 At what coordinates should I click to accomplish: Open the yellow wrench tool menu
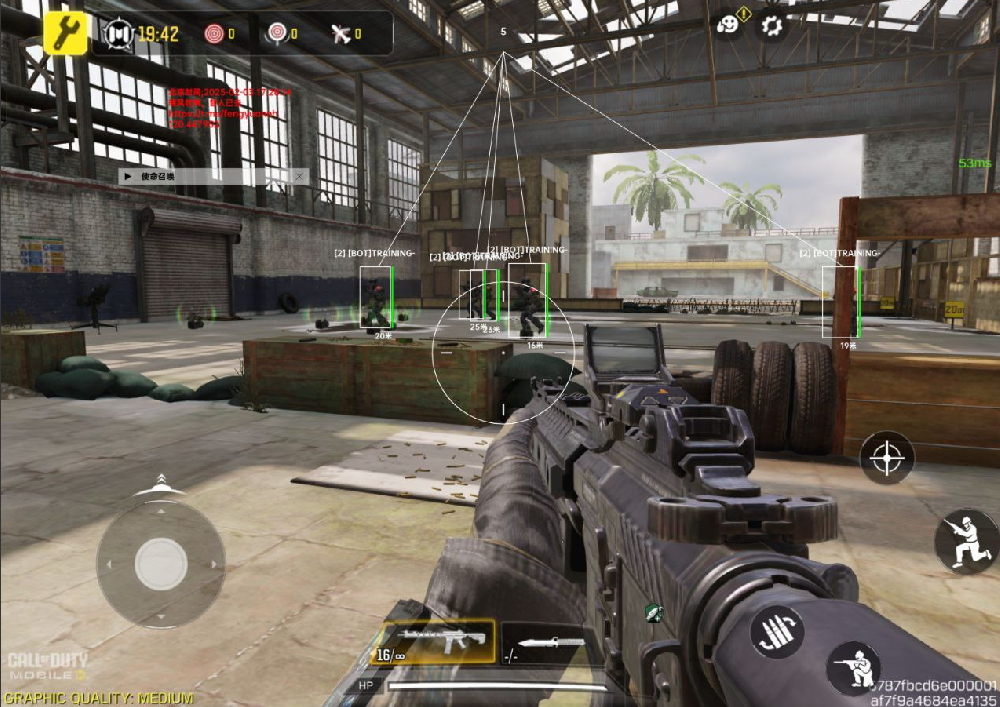pyautogui.click(x=66, y=34)
